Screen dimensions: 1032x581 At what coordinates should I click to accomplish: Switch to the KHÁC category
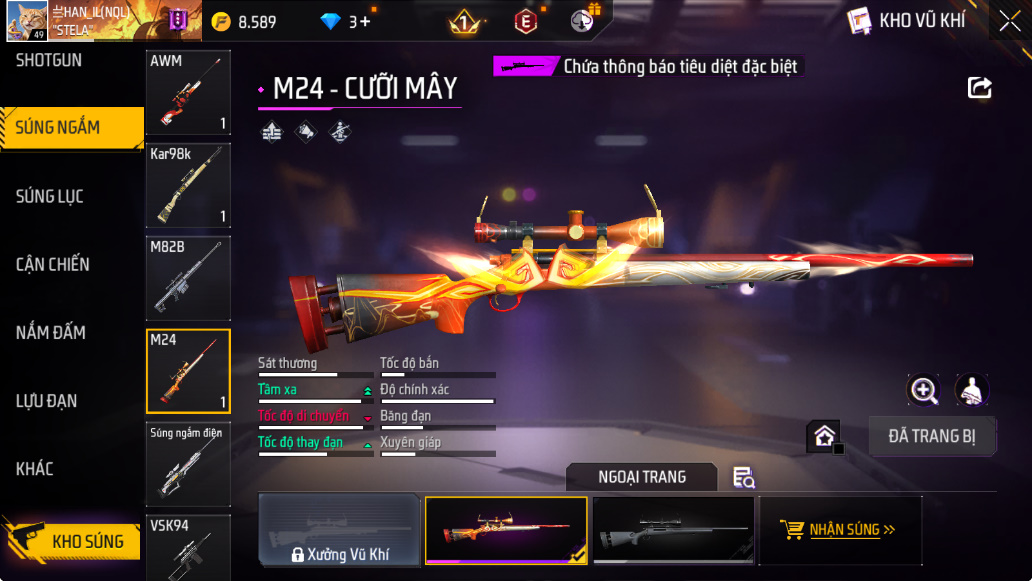35,469
